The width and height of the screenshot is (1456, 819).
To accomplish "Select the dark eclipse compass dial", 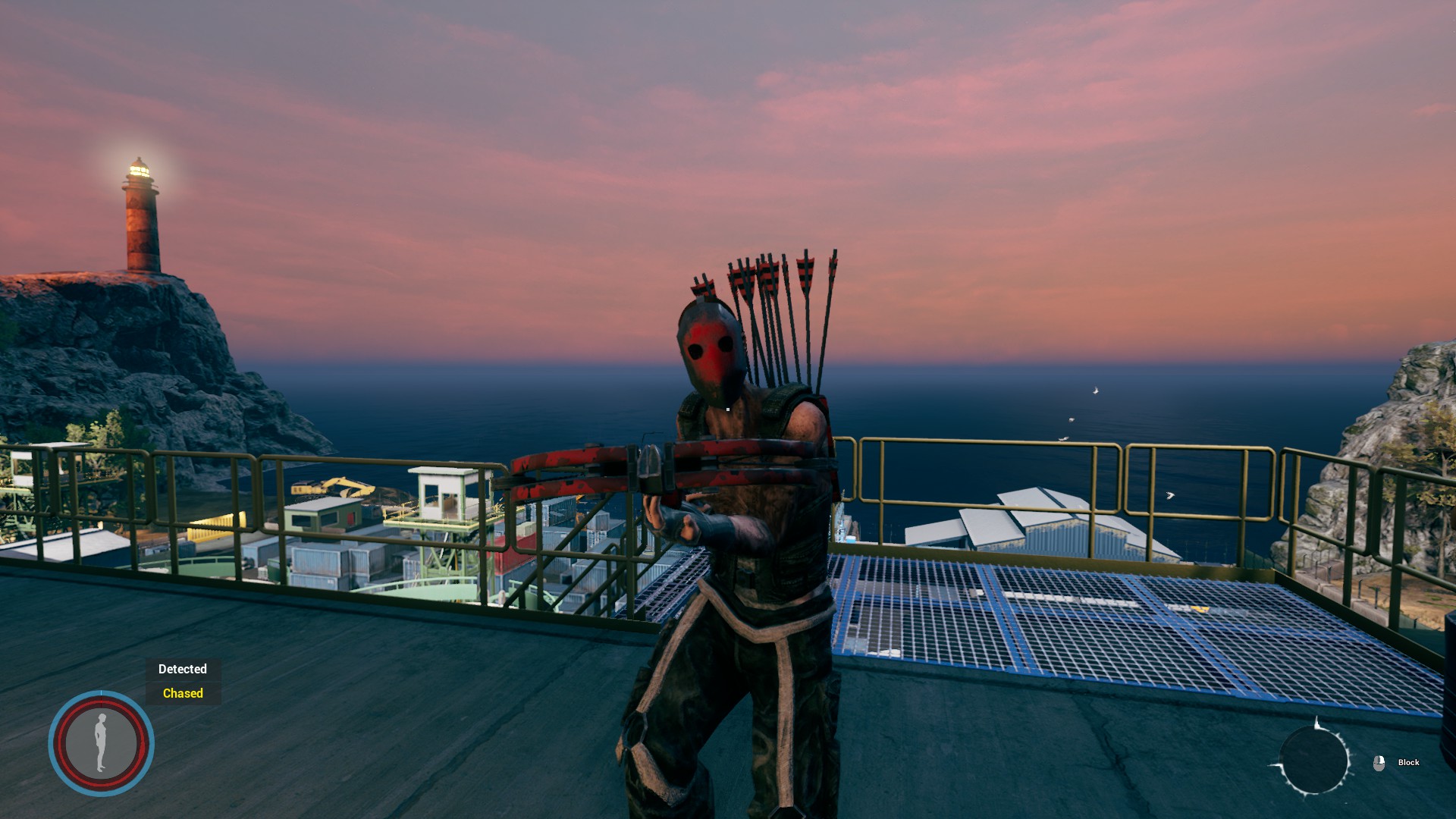I will [x=1313, y=761].
